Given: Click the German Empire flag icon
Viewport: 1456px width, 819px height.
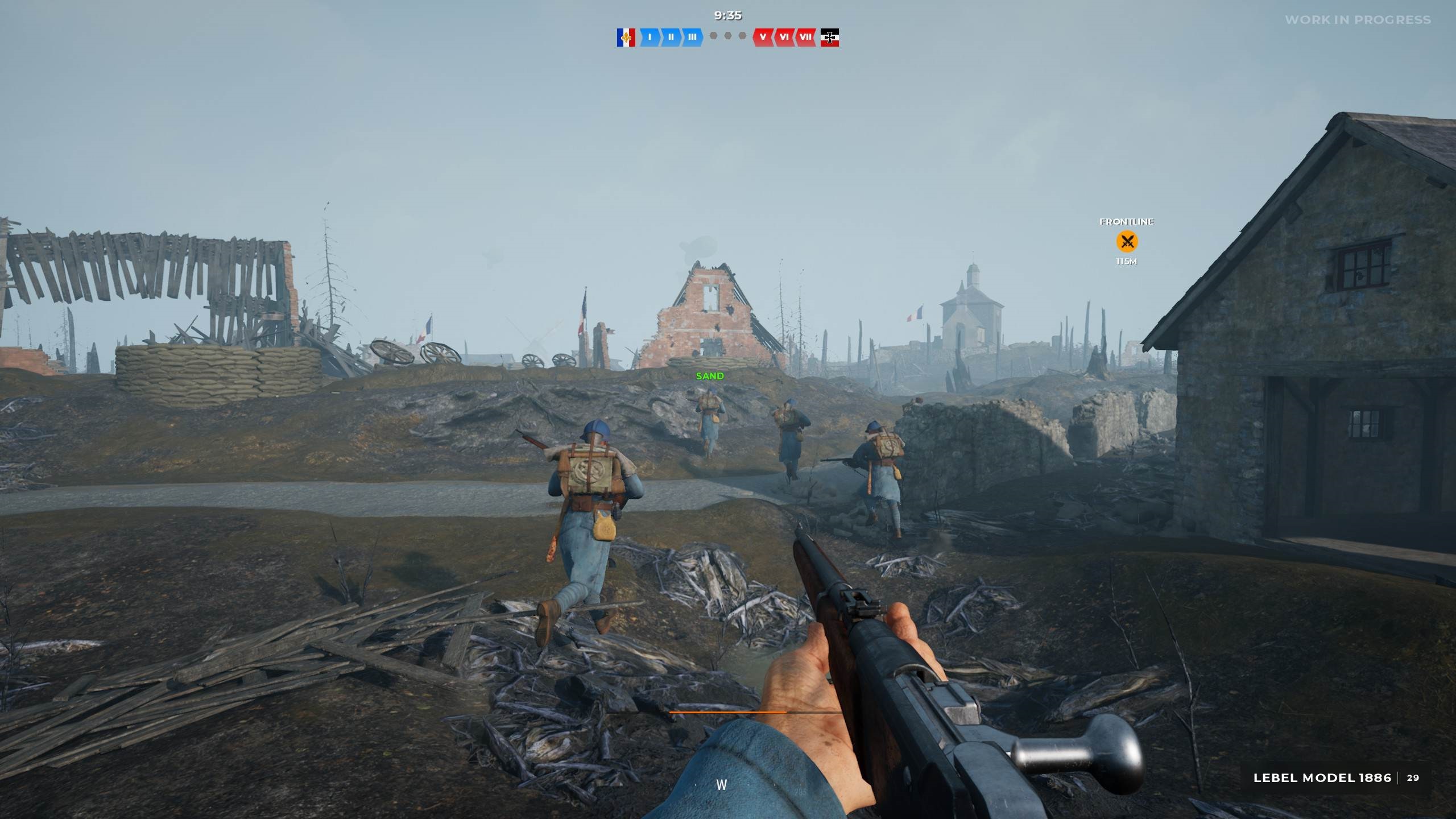Looking at the screenshot, I should coord(829,38).
